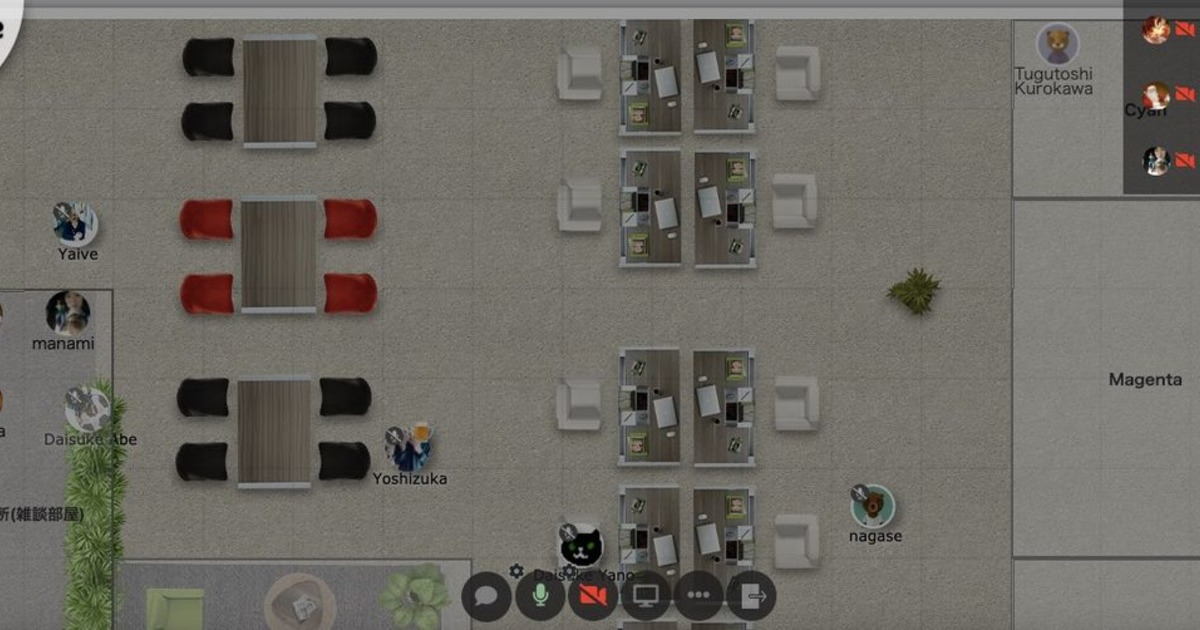1200x630 pixels.
Task: Select the Santa avatar in the participant panel
Action: pyautogui.click(x=1157, y=95)
